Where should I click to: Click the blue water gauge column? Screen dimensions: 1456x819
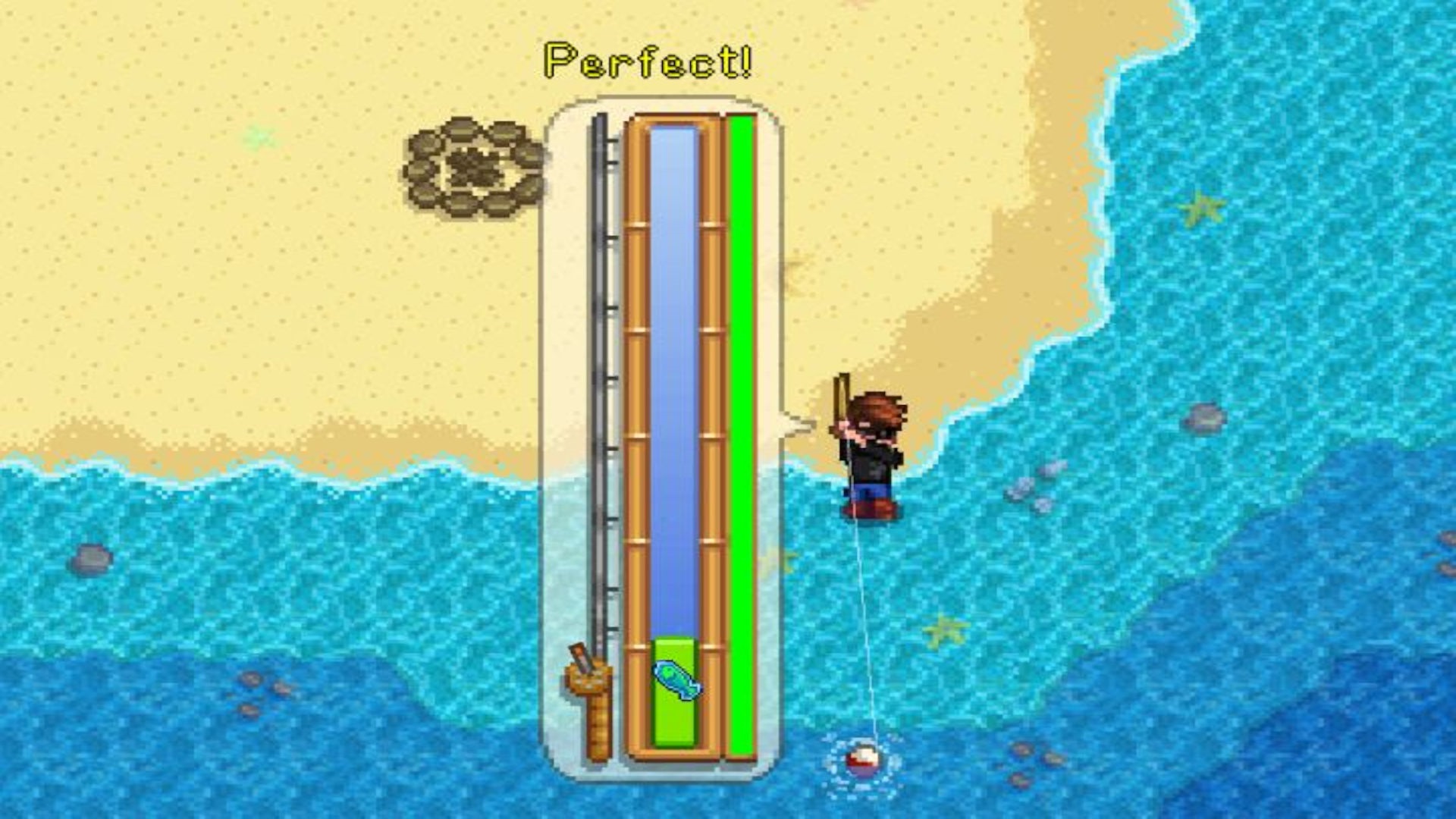coord(673,379)
